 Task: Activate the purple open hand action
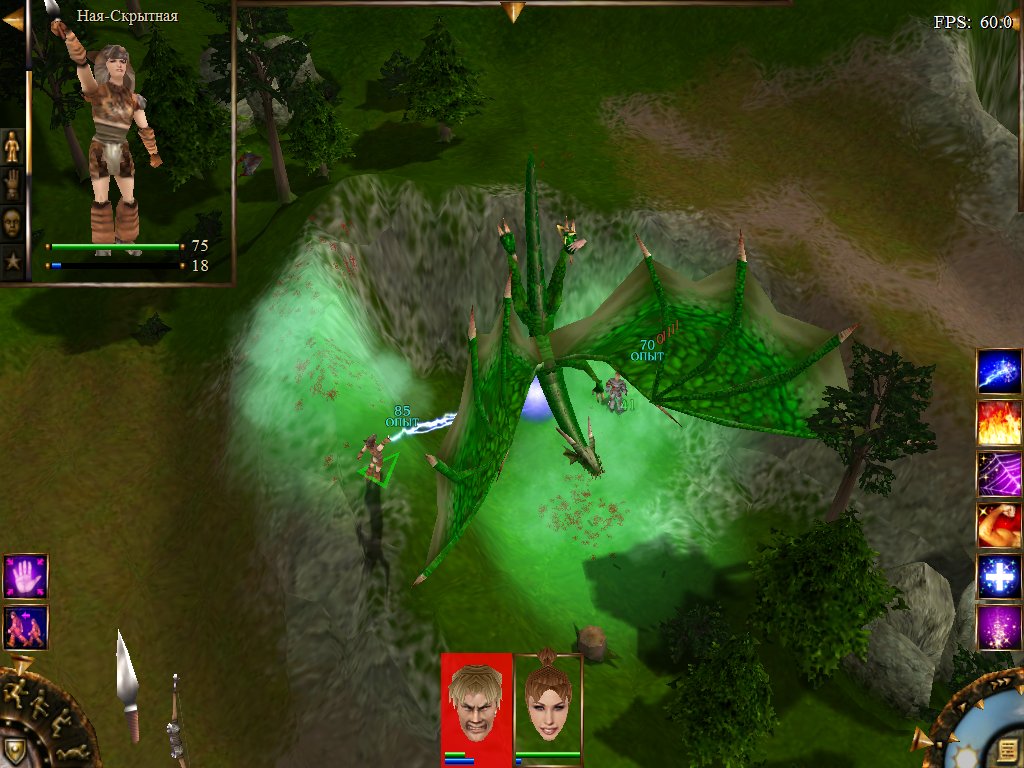(x=25, y=577)
